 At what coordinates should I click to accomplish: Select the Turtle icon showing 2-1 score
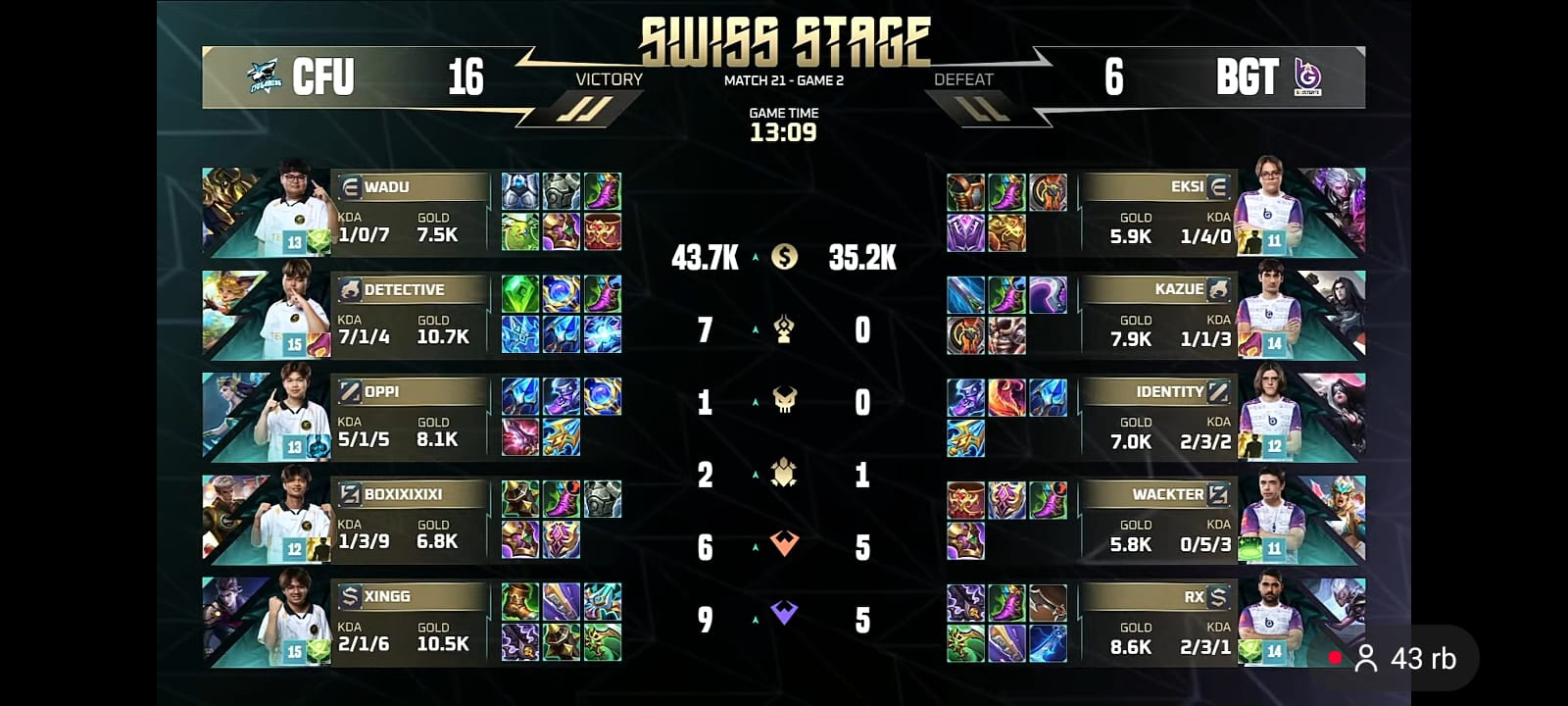[784, 476]
